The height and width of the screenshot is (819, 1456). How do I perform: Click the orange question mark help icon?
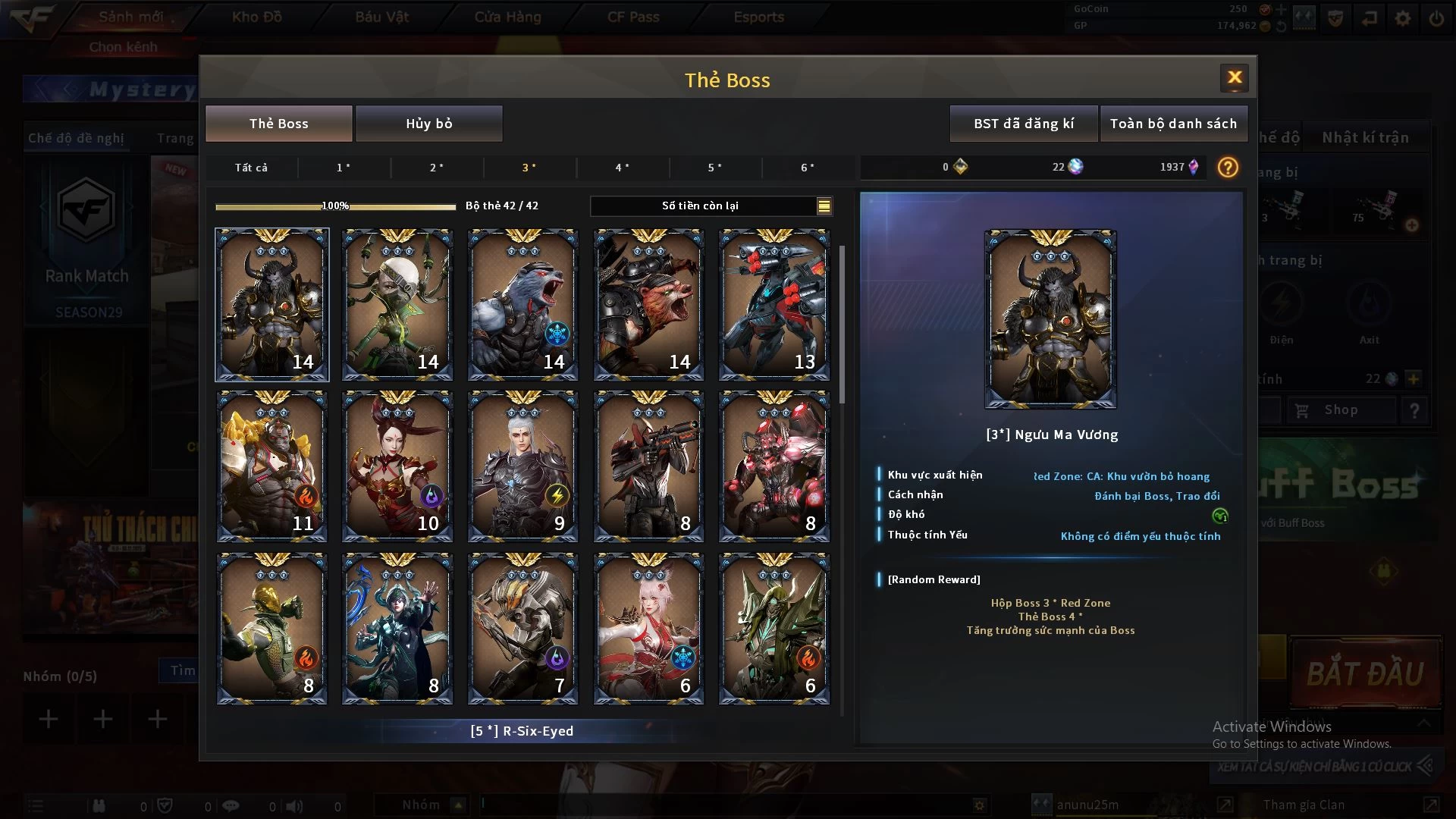(1227, 168)
